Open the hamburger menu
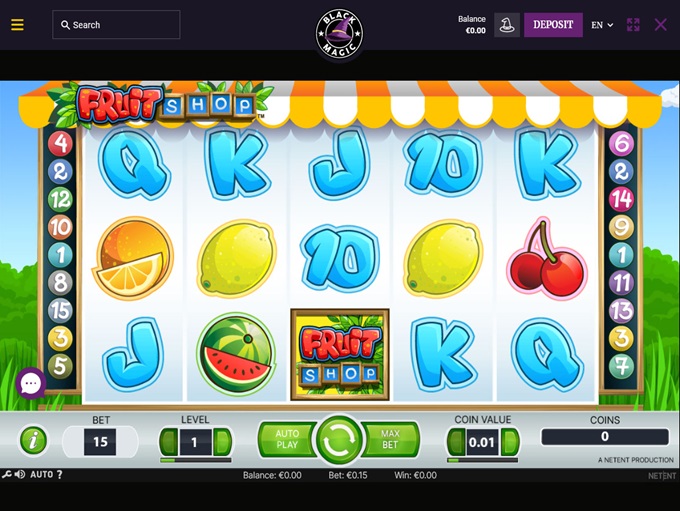Screen dimensions: 680x511 [17, 25]
